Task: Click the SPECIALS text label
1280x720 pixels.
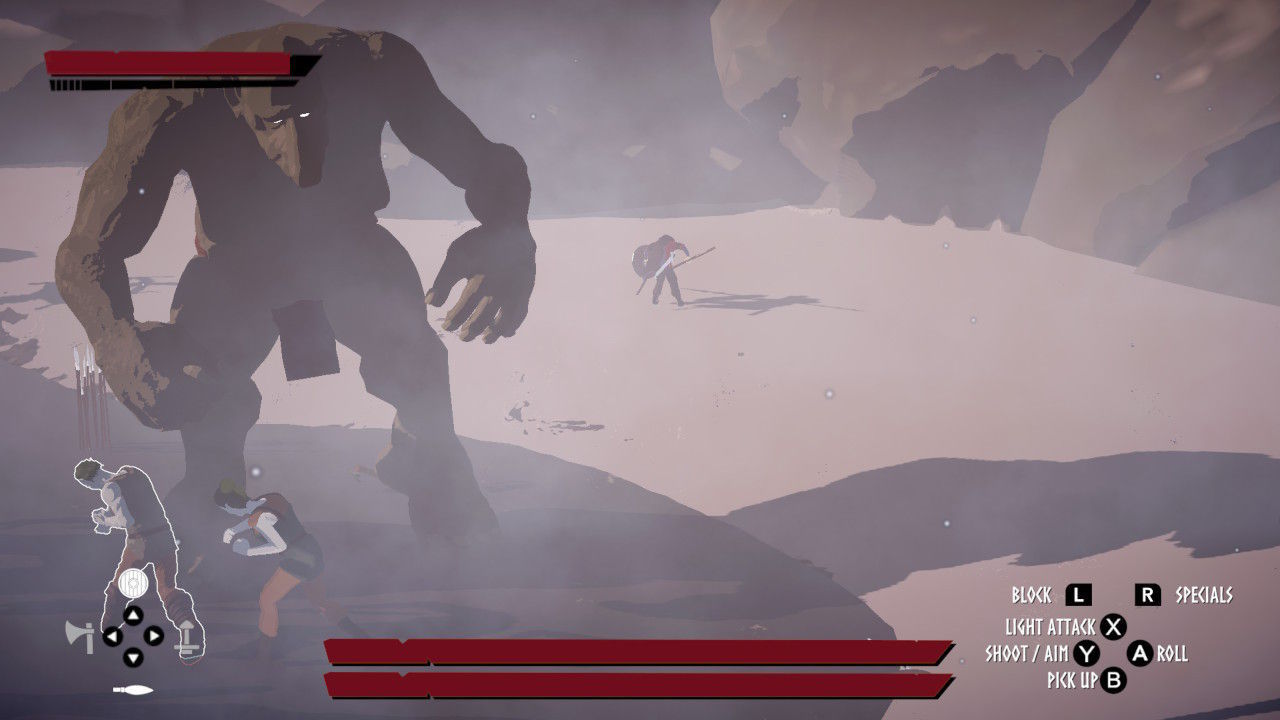Action: 1204,594
